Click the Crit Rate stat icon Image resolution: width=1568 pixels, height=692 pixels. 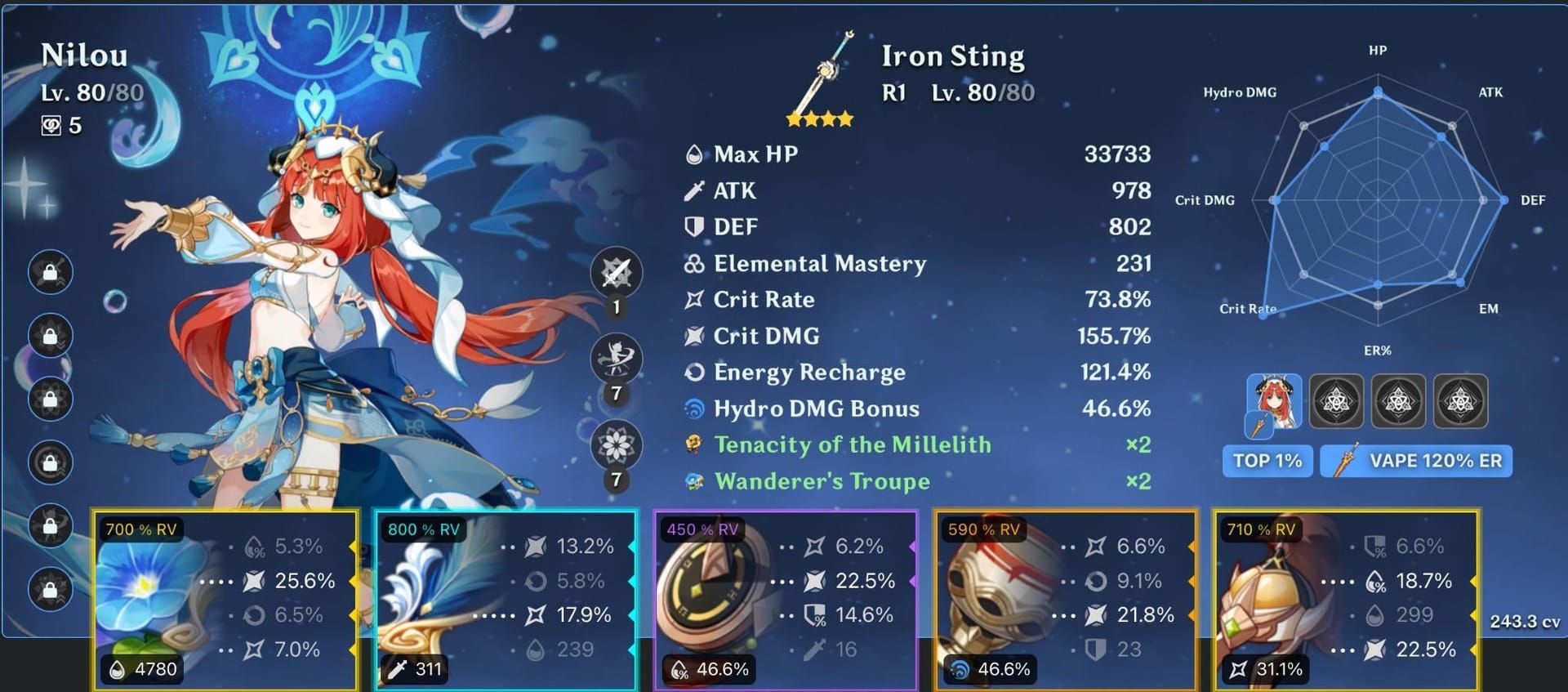693,299
